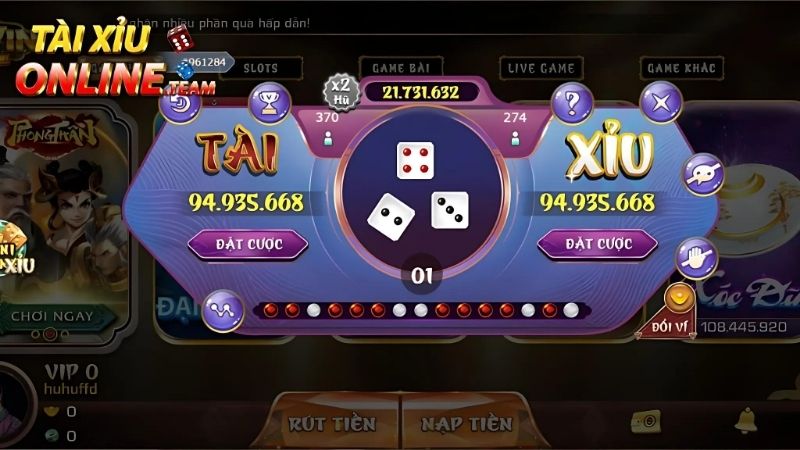Place a bet on Tài with Đặt Cược
Screen dimensions: 800x450
pyautogui.click(x=248, y=243)
